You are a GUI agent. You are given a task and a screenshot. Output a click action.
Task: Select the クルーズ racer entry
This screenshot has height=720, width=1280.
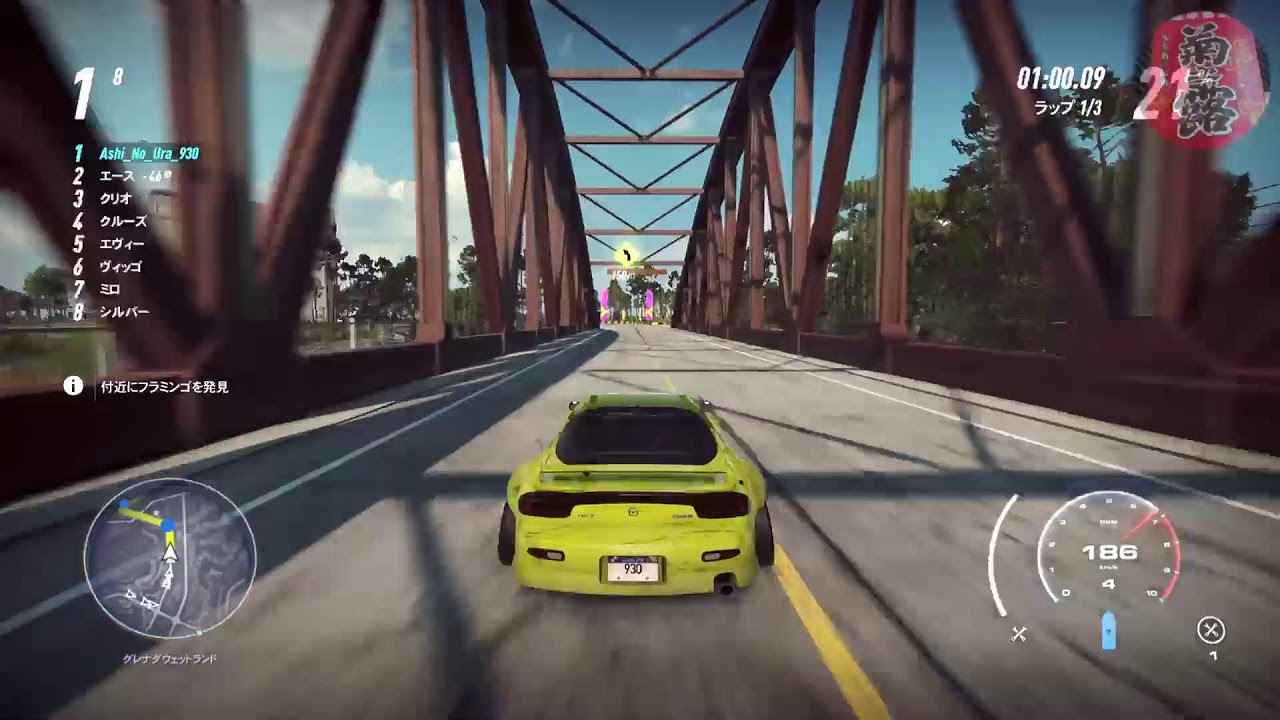pos(123,221)
